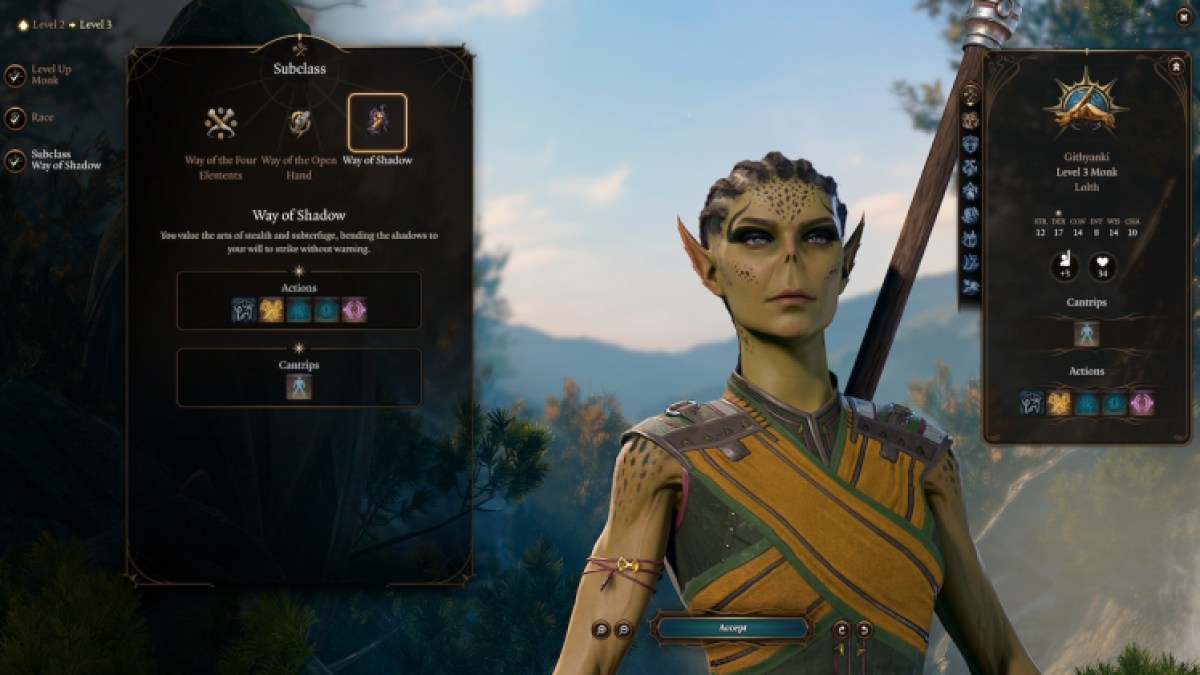Image resolution: width=1200 pixels, height=675 pixels.
Task: Go to the Race step
Action: 16,118
